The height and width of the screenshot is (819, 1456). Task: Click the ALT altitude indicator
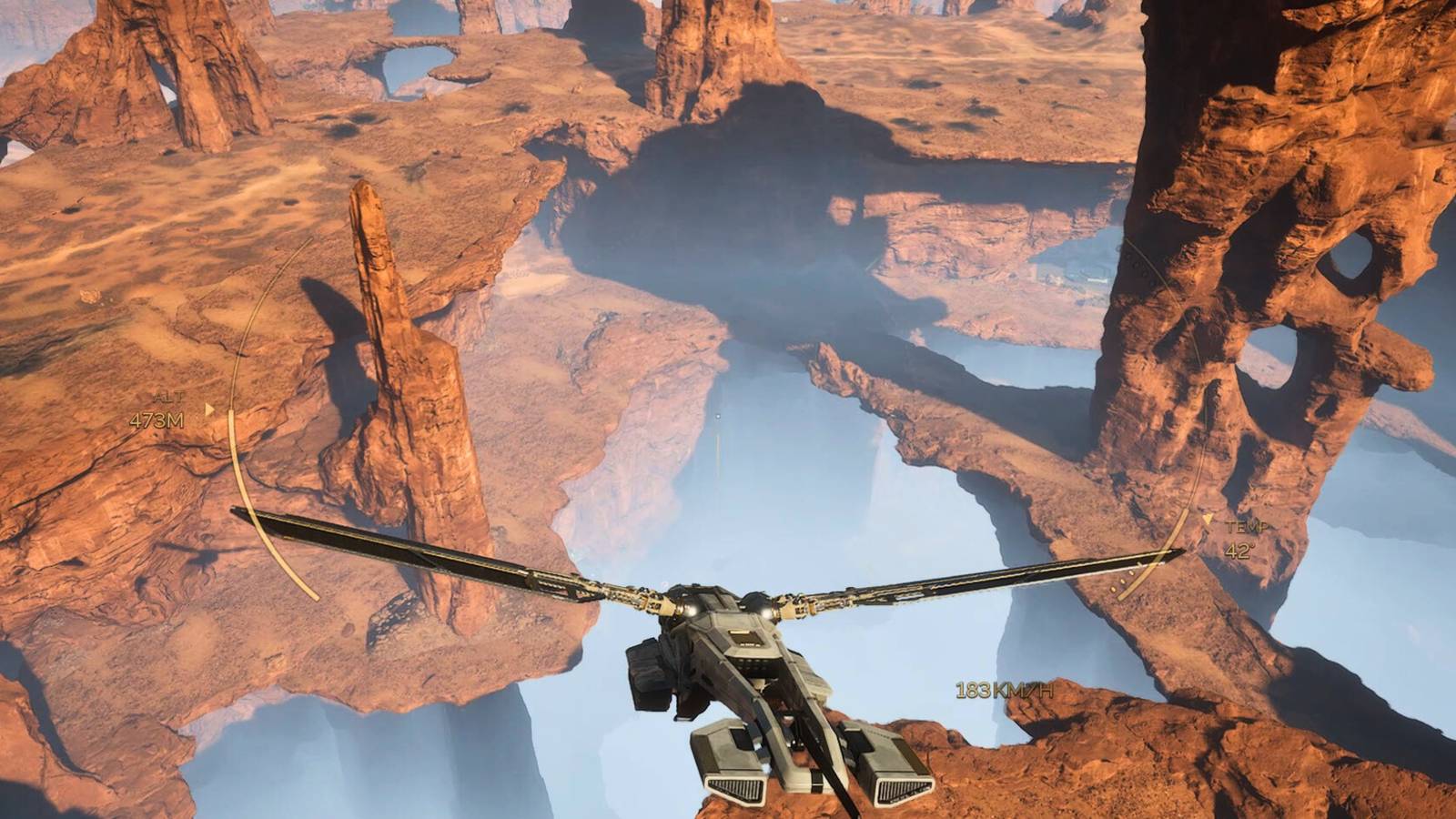(169, 398)
